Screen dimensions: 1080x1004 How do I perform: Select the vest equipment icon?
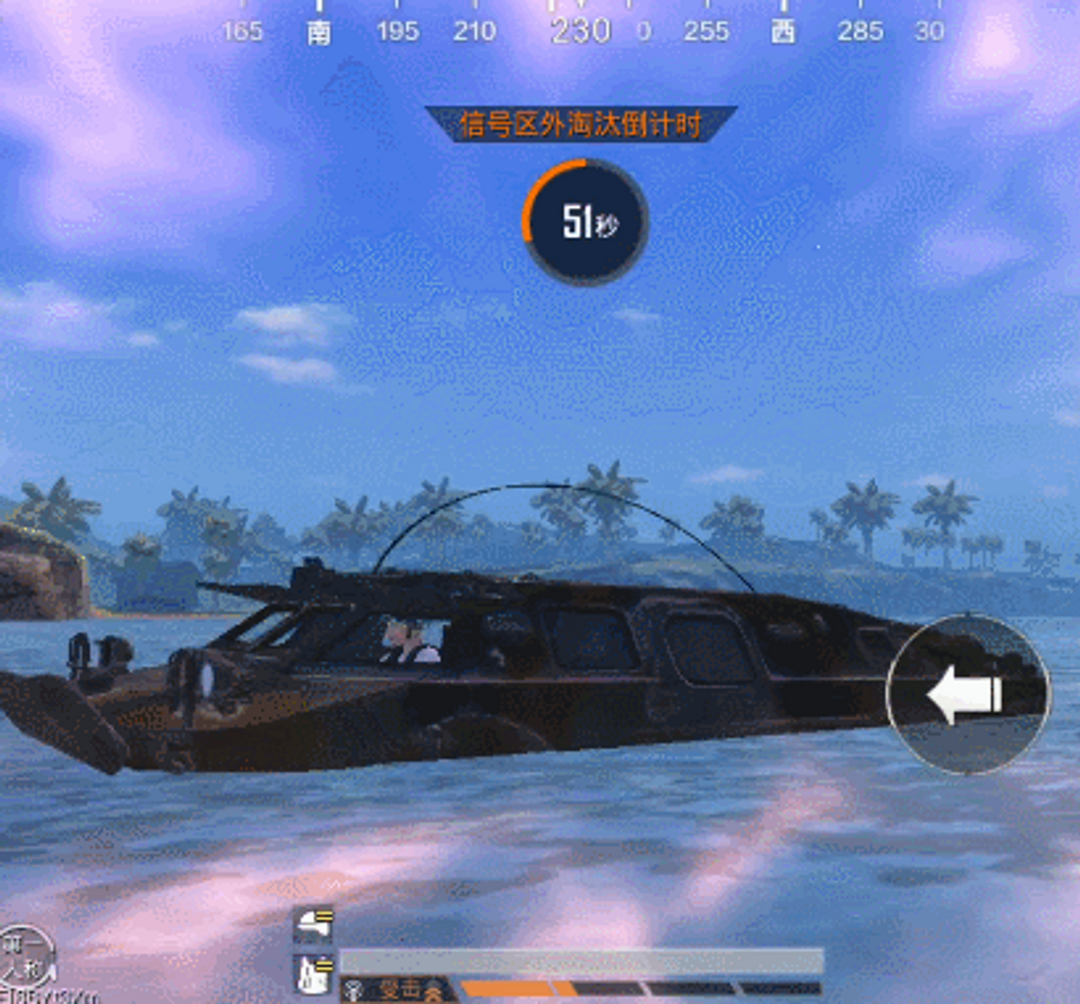click(x=313, y=975)
